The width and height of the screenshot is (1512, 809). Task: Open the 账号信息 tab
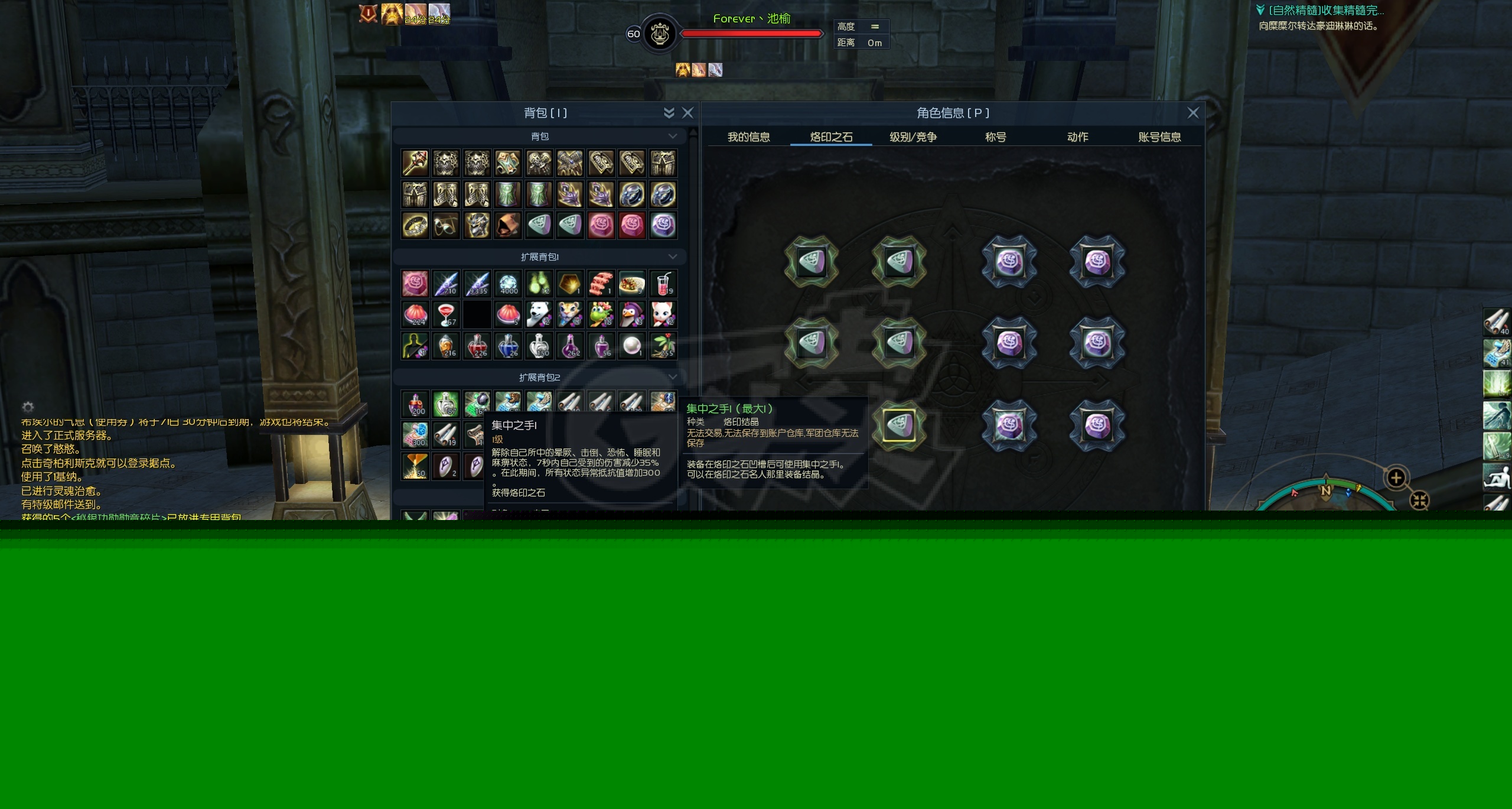(x=1159, y=137)
